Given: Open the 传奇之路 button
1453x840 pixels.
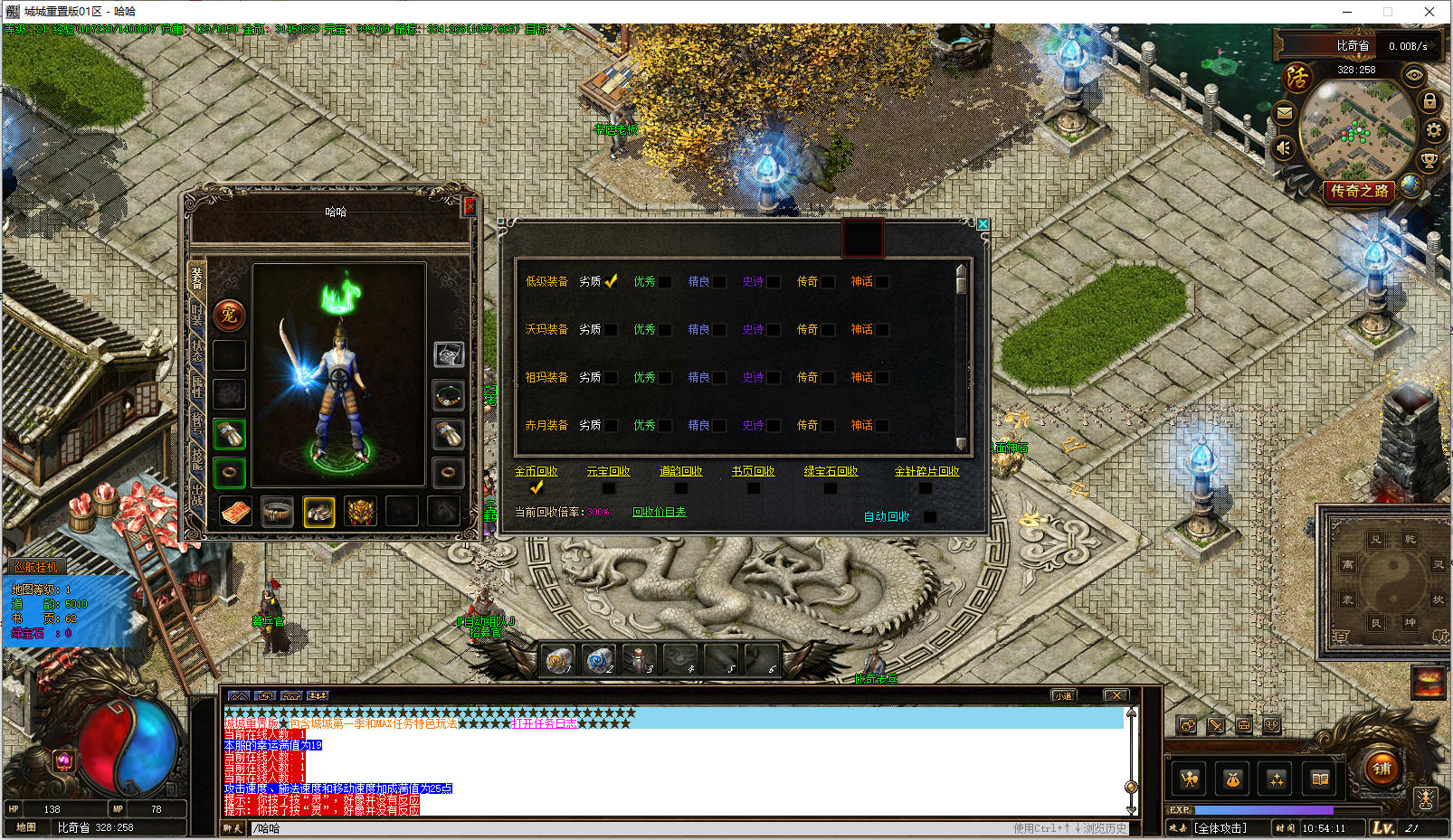Looking at the screenshot, I should pyautogui.click(x=1358, y=191).
